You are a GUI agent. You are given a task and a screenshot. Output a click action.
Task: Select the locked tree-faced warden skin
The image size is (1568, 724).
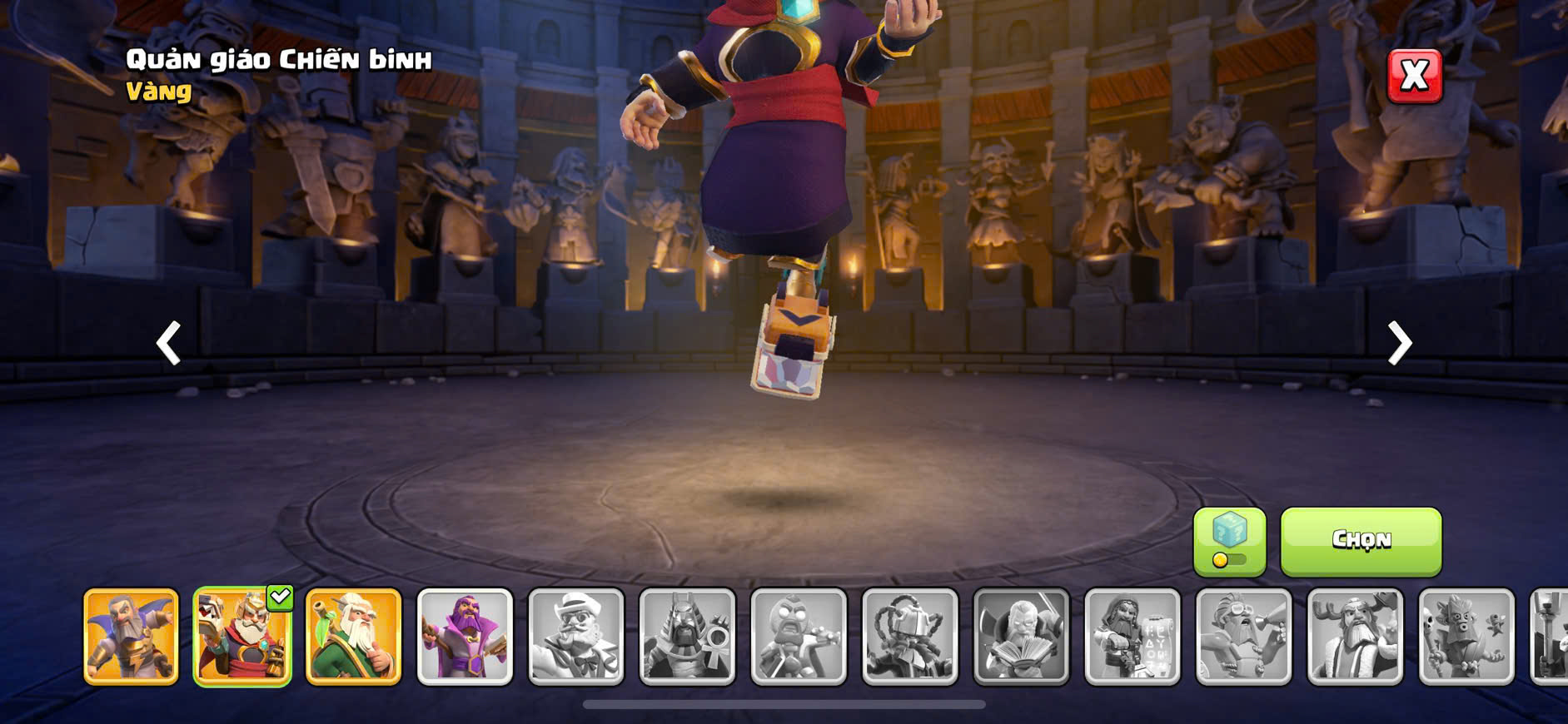(1466, 637)
